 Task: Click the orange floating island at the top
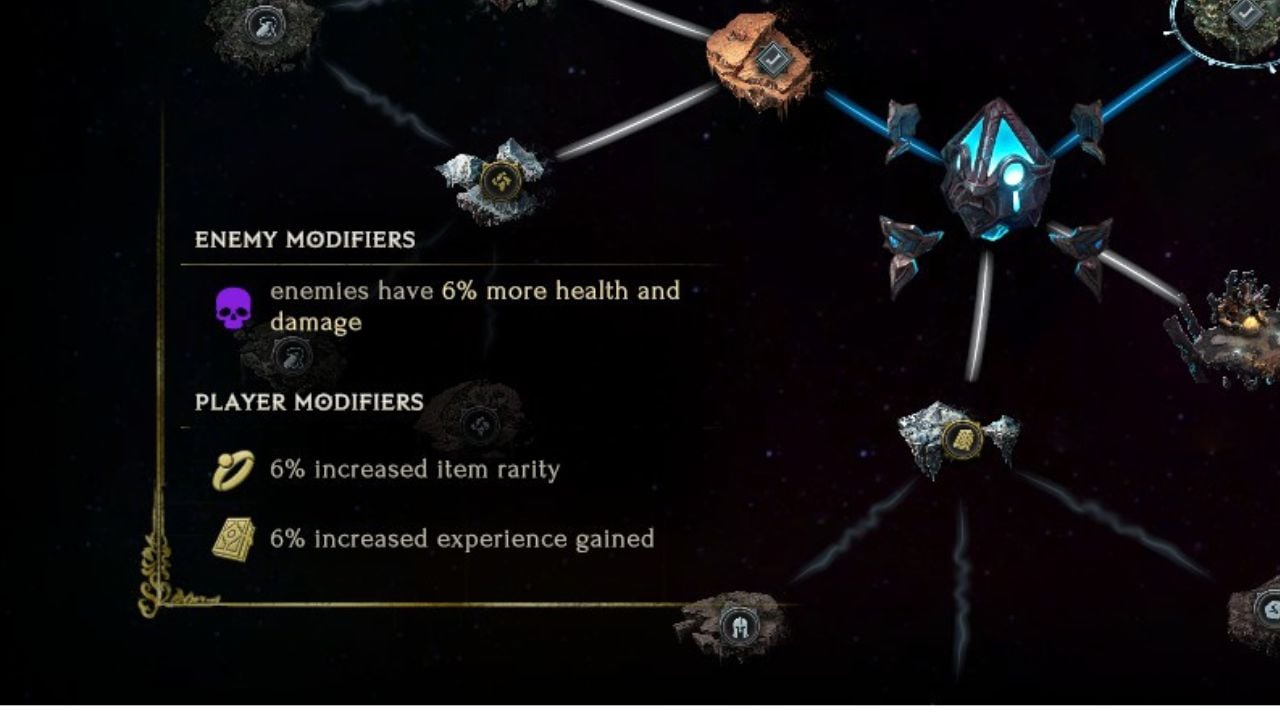pos(755,55)
